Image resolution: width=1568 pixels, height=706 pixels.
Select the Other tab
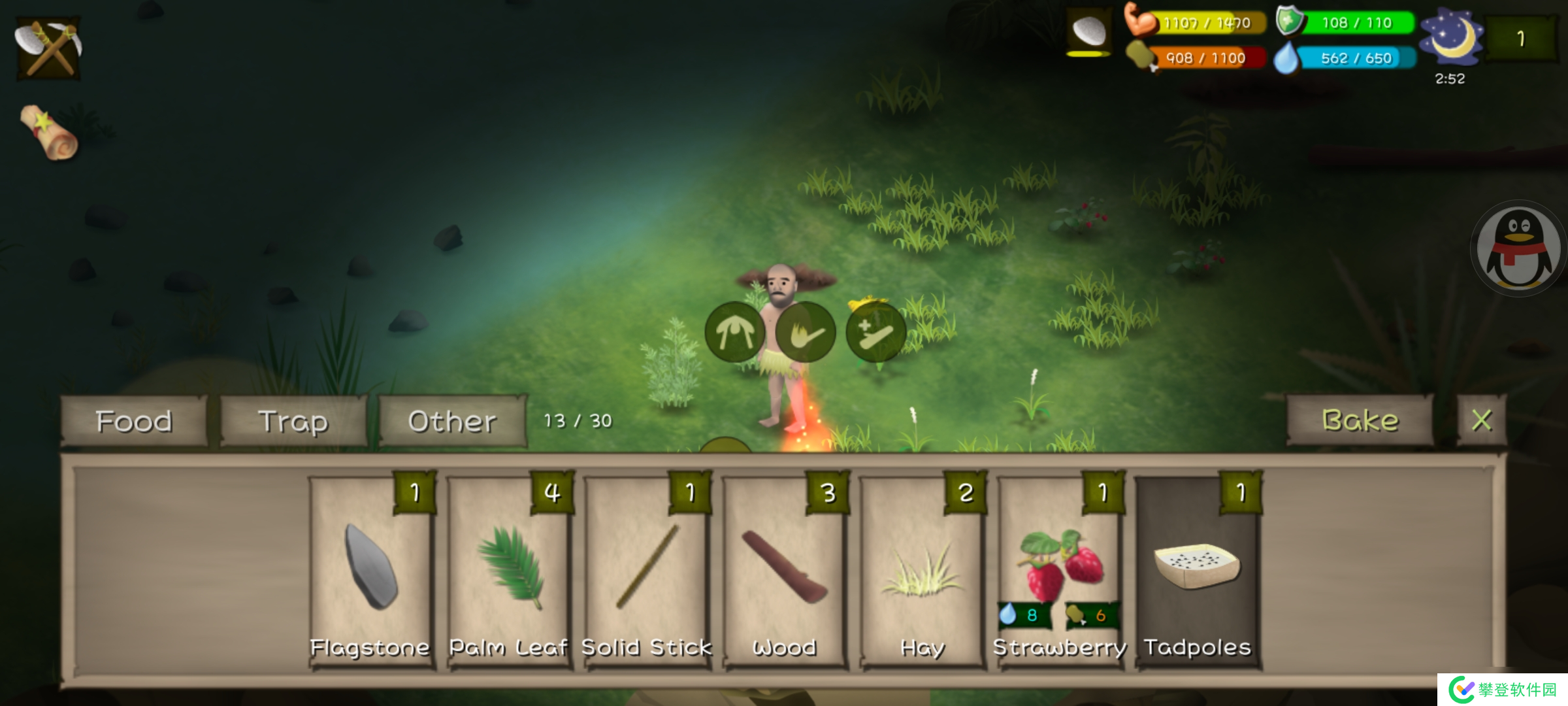[452, 422]
